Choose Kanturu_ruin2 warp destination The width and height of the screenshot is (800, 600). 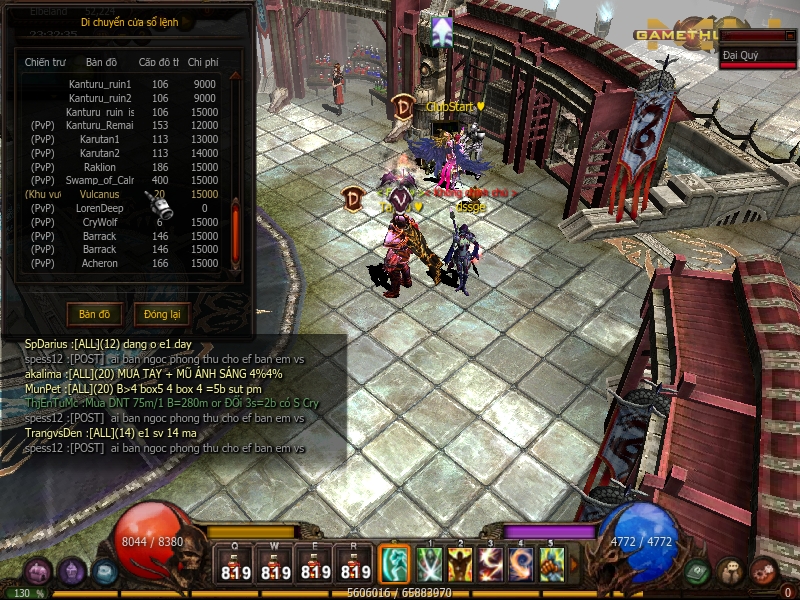click(100, 98)
